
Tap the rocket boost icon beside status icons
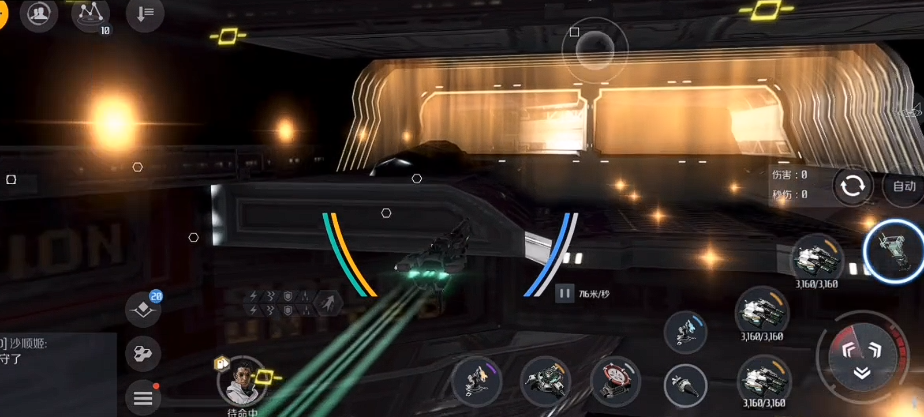point(326,302)
